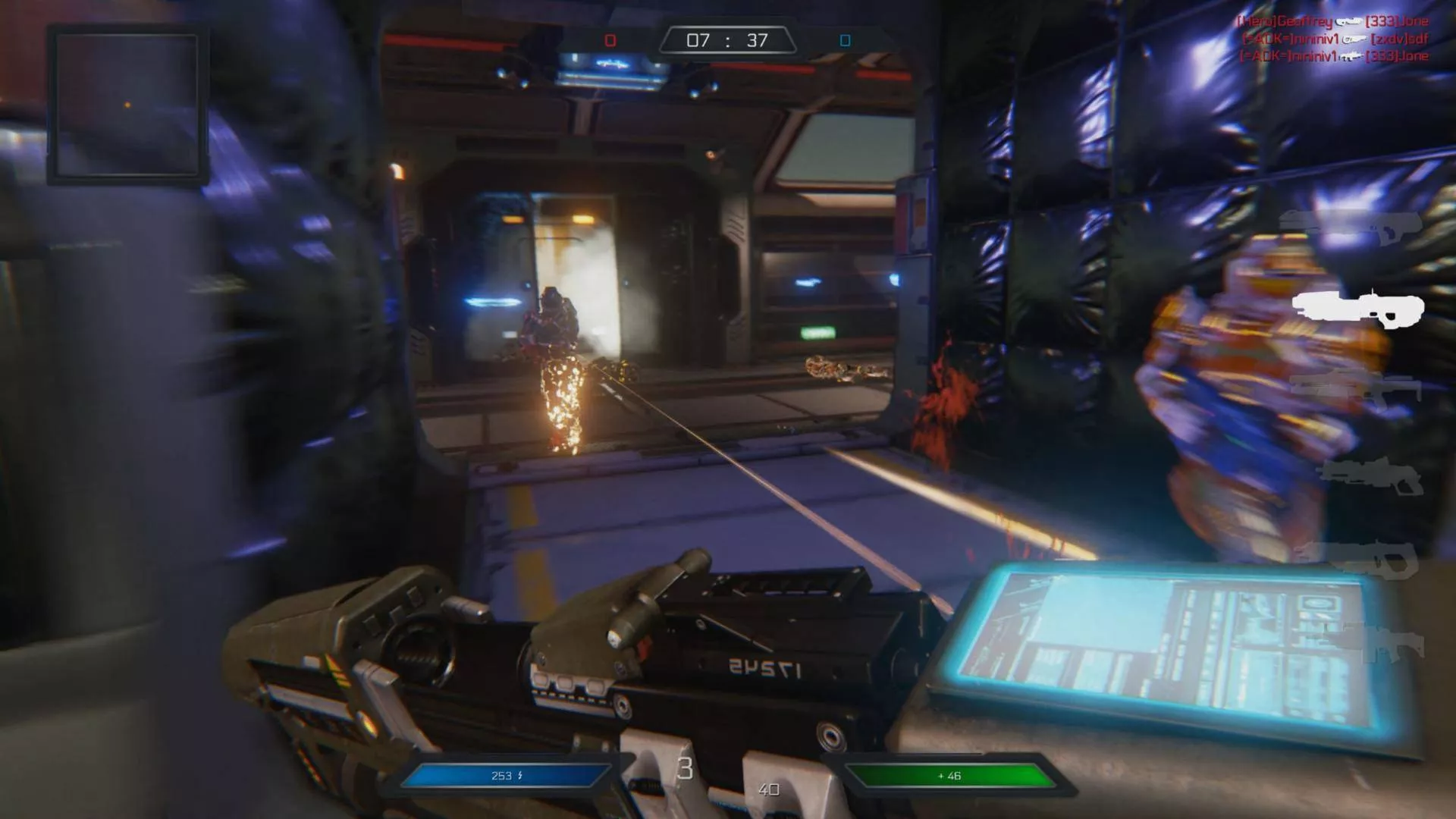1456x819 pixels.
Task: Click the blue team score marker
Action: pos(845,40)
